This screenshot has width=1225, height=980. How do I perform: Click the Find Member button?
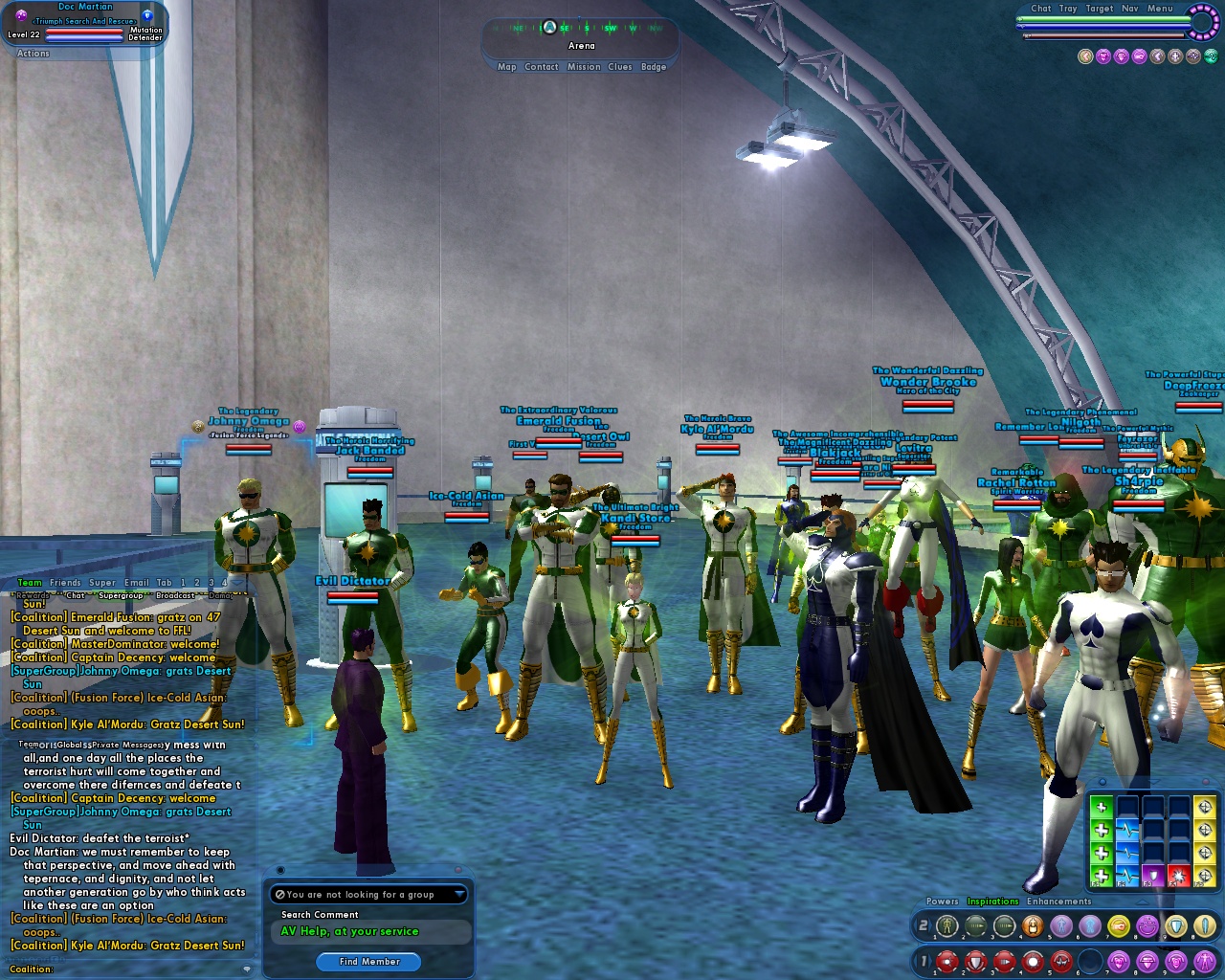pos(368,962)
